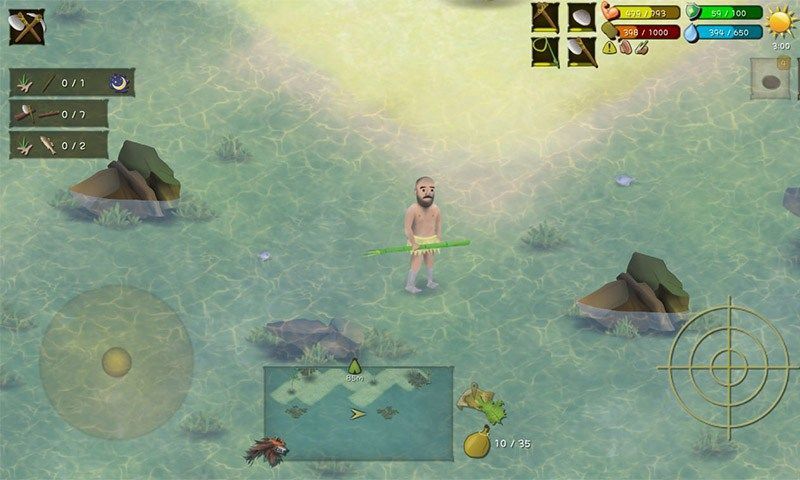The height and width of the screenshot is (480, 800).
Task: Select the 0/2 fish objective row
Action: pos(57,145)
